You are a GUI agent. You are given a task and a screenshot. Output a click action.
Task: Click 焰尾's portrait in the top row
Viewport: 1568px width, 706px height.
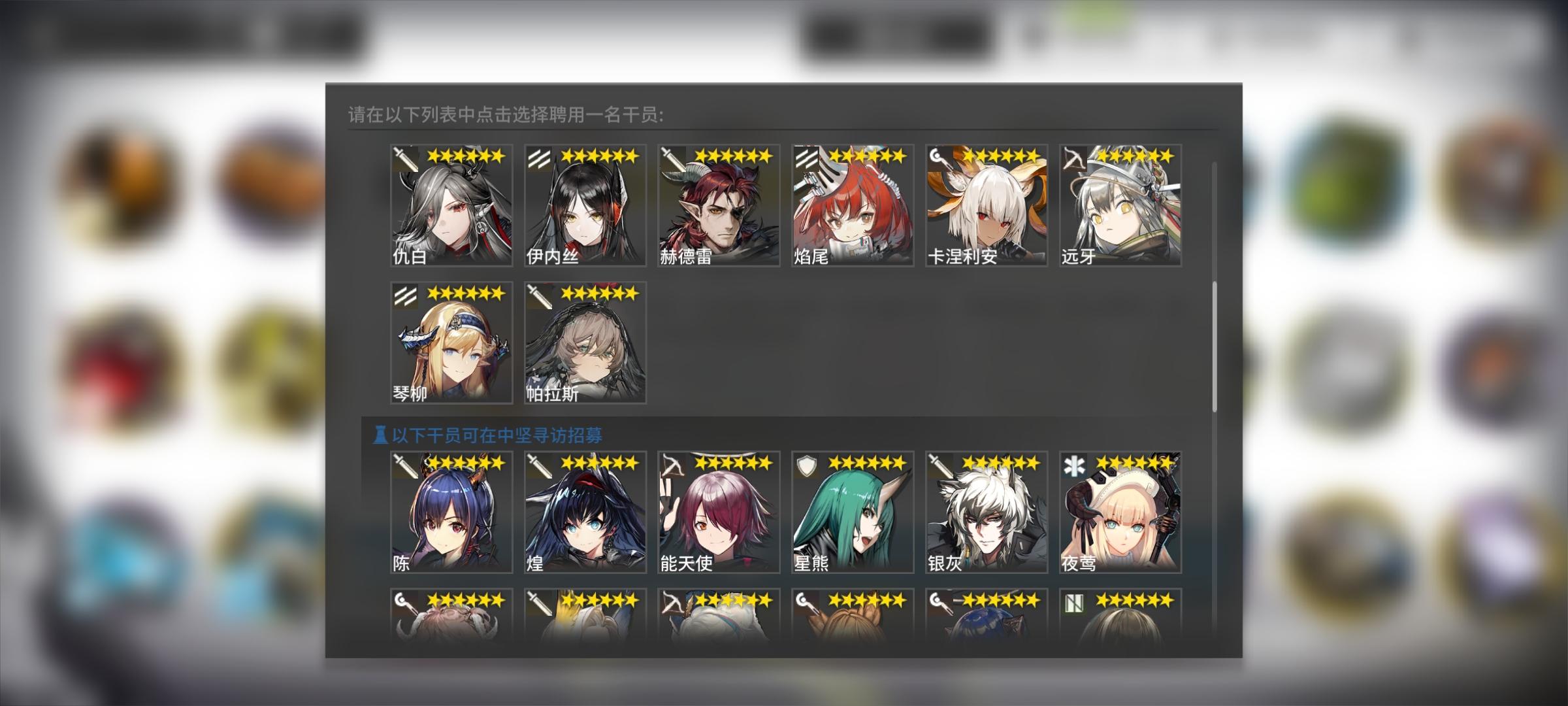point(853,206)
